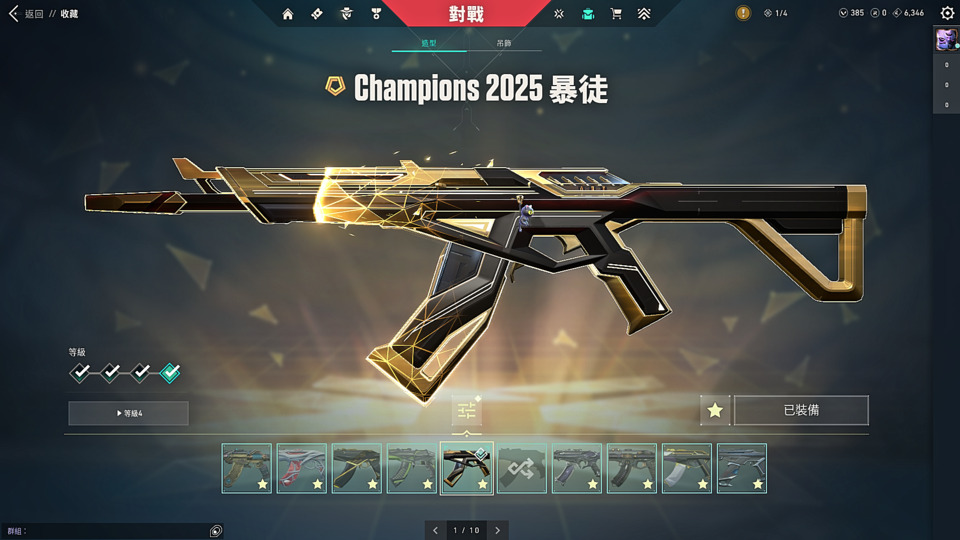
Task: Switch to the 造型 skin tab
Action: point(428,44)
